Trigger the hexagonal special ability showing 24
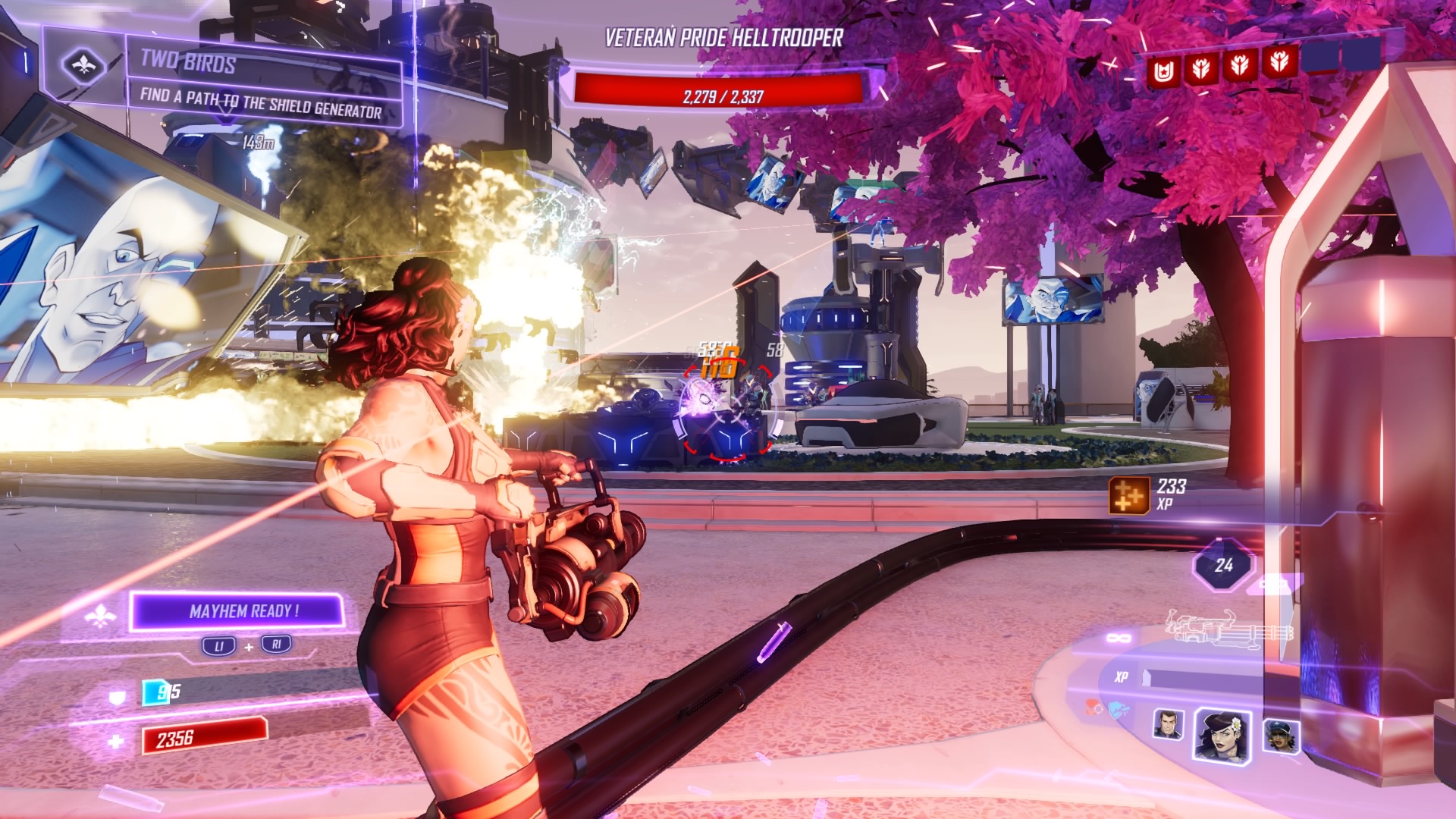 coord(1223,565)
